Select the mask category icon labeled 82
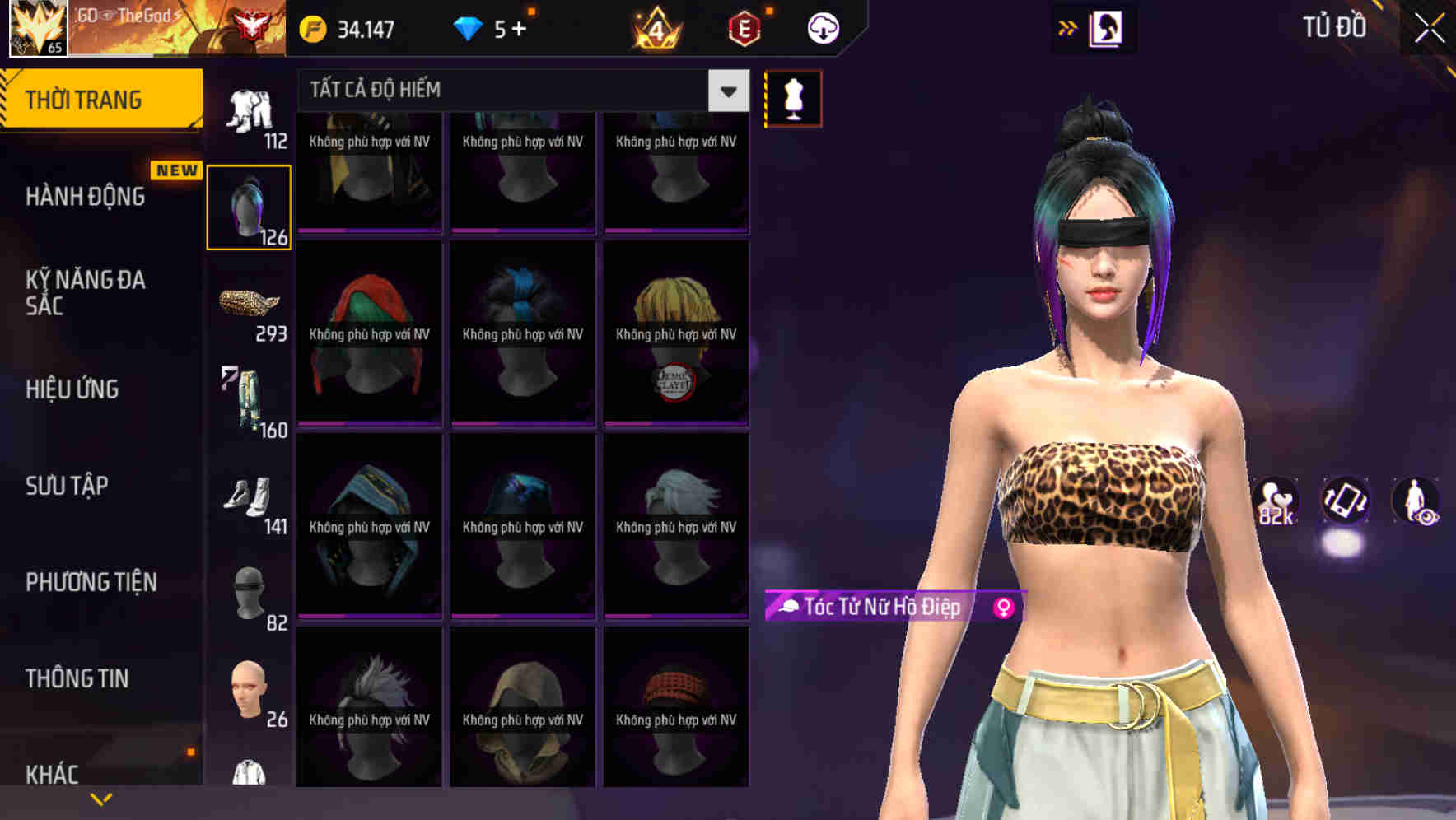The image size is (1456, 820). (247, 591)
